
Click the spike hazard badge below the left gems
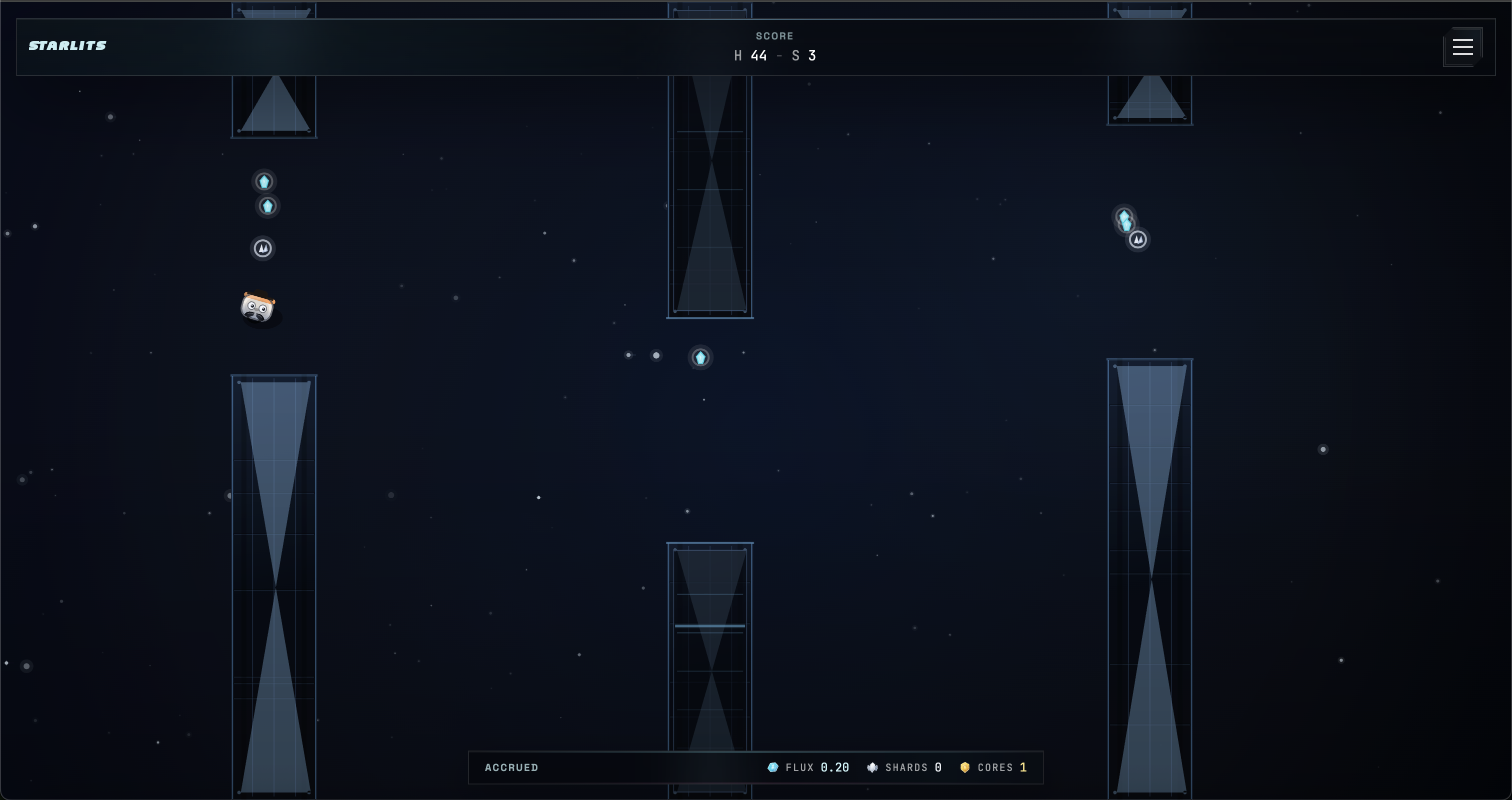[x=262, y=248]
